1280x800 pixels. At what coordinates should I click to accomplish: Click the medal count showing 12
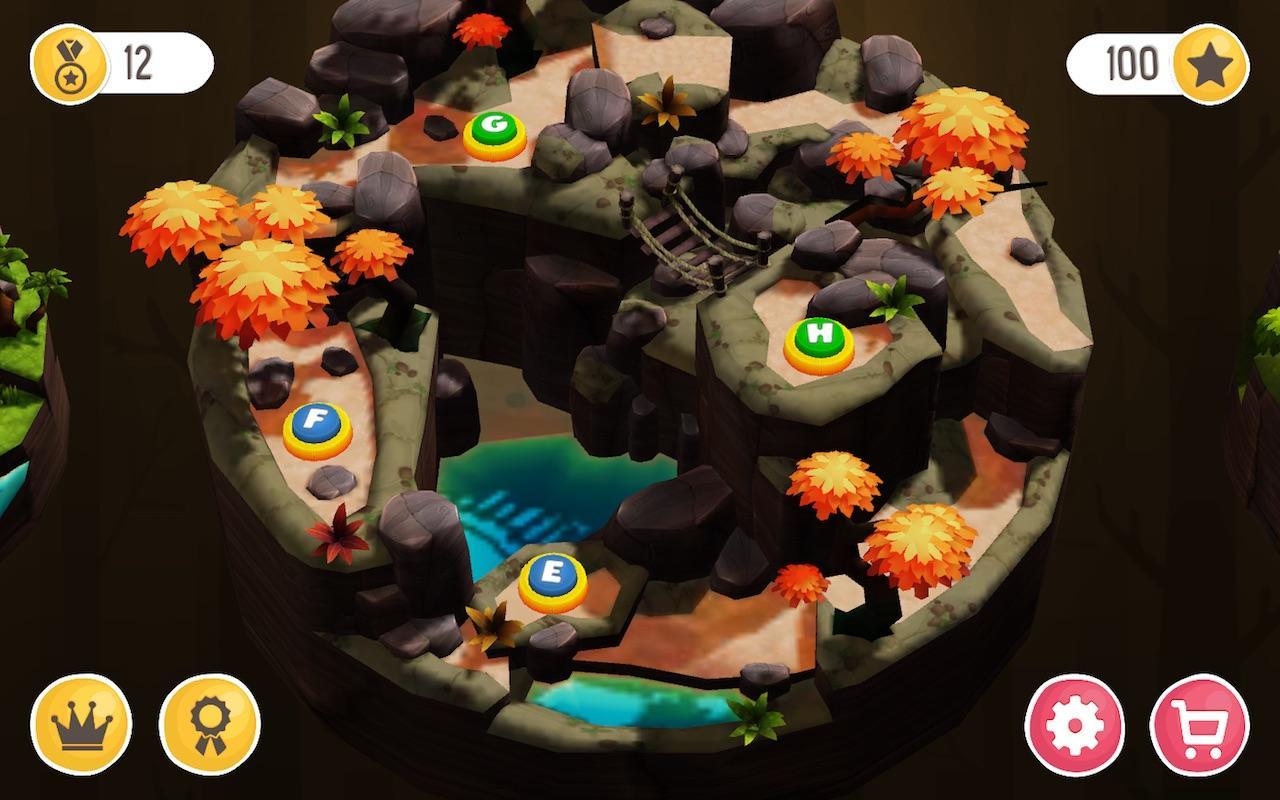point(140,61)
